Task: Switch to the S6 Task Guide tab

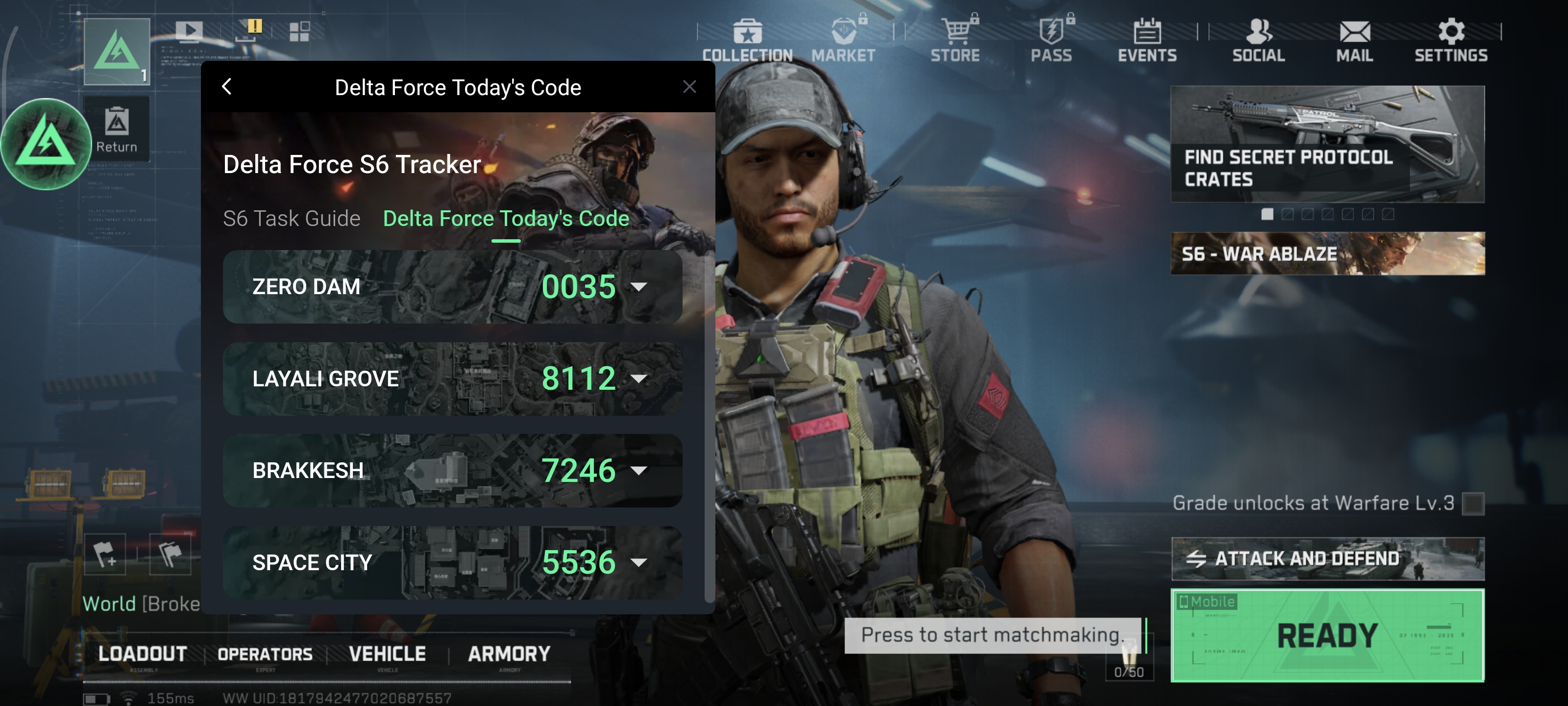Action: pyautogui.click(x=291, y=218)
